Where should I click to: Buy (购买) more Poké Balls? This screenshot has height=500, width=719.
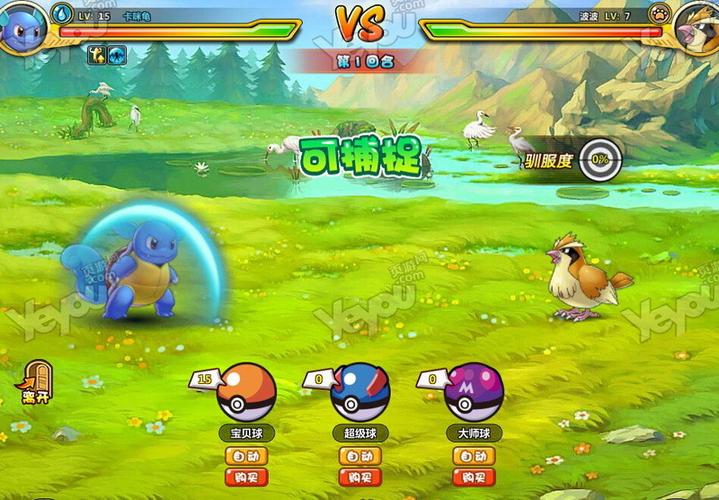[x=246, y=477]
